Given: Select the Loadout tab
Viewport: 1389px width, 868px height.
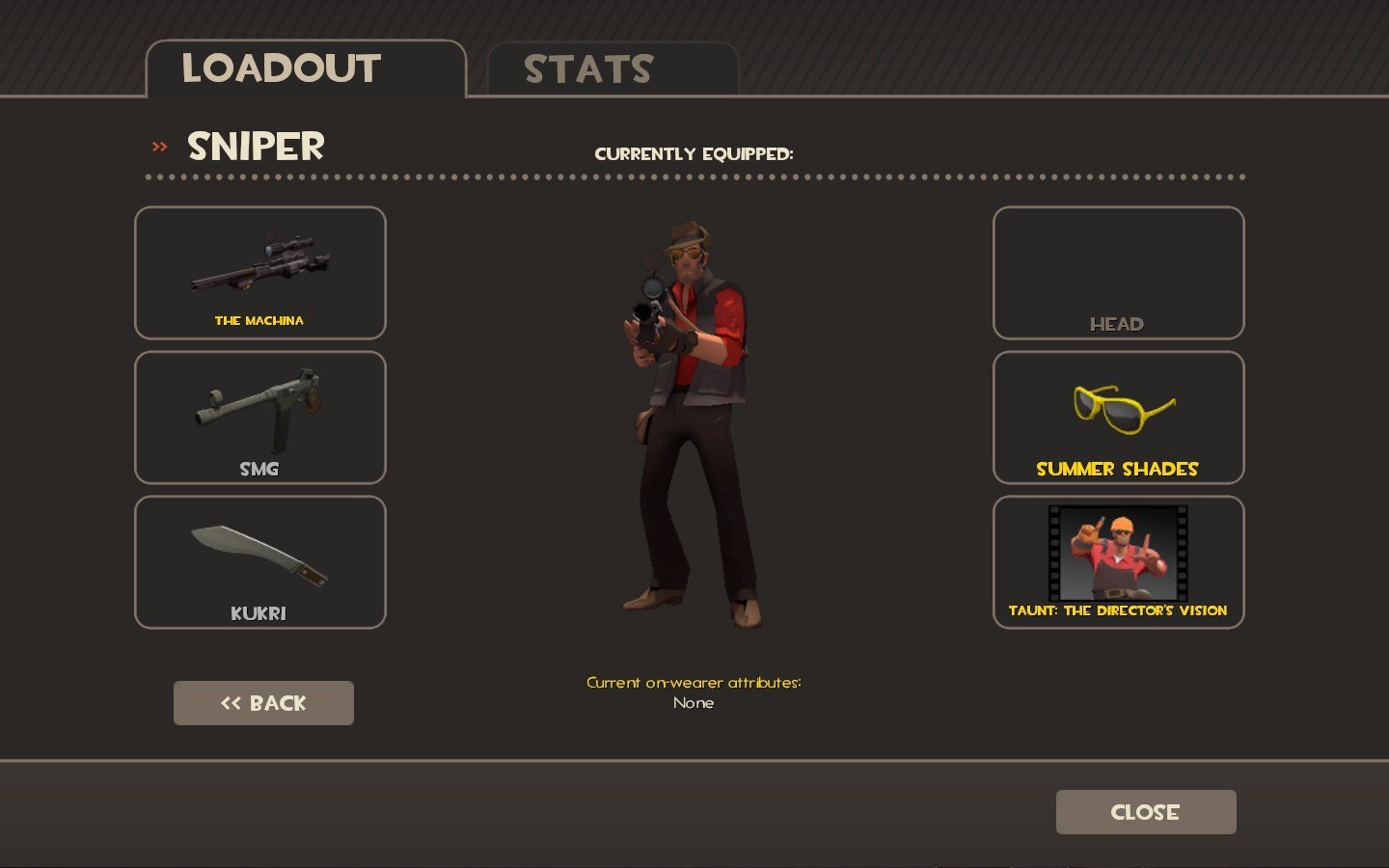Looking at the screenshot, I should tap(305, 69).
